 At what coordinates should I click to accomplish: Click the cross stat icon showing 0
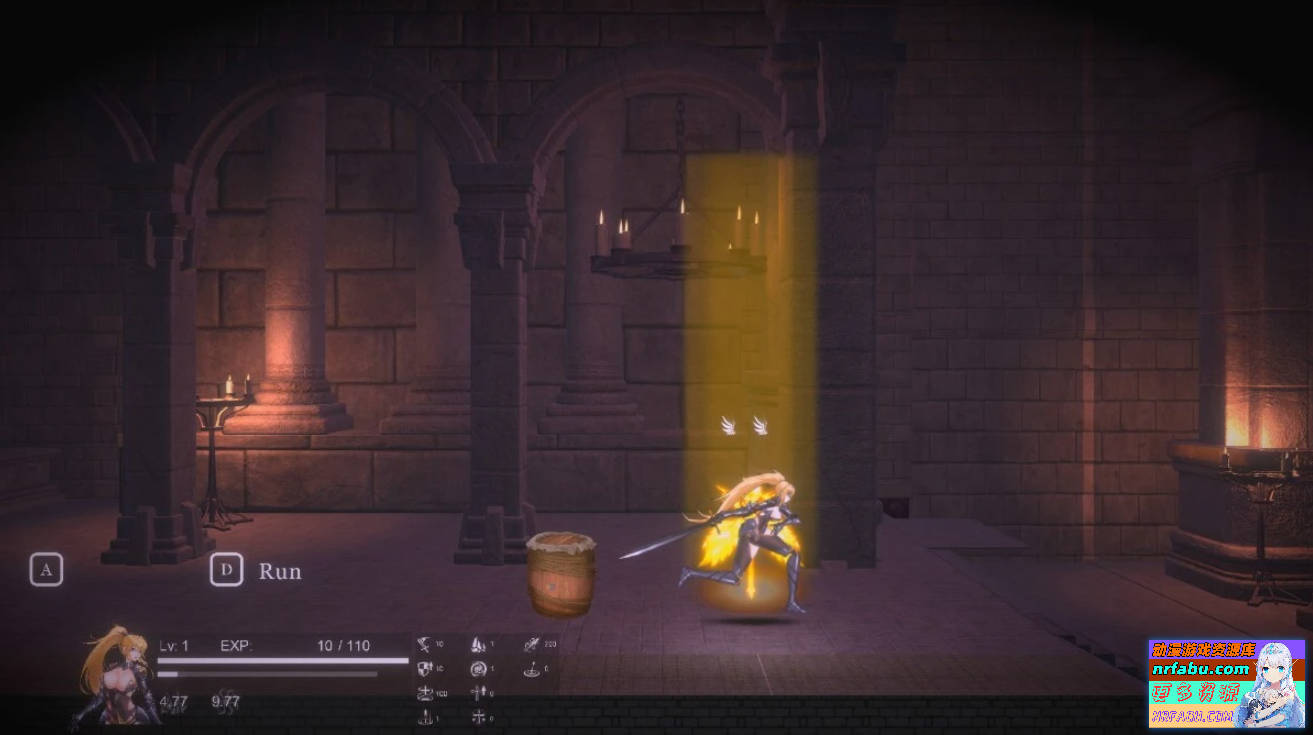pos(478,717)
